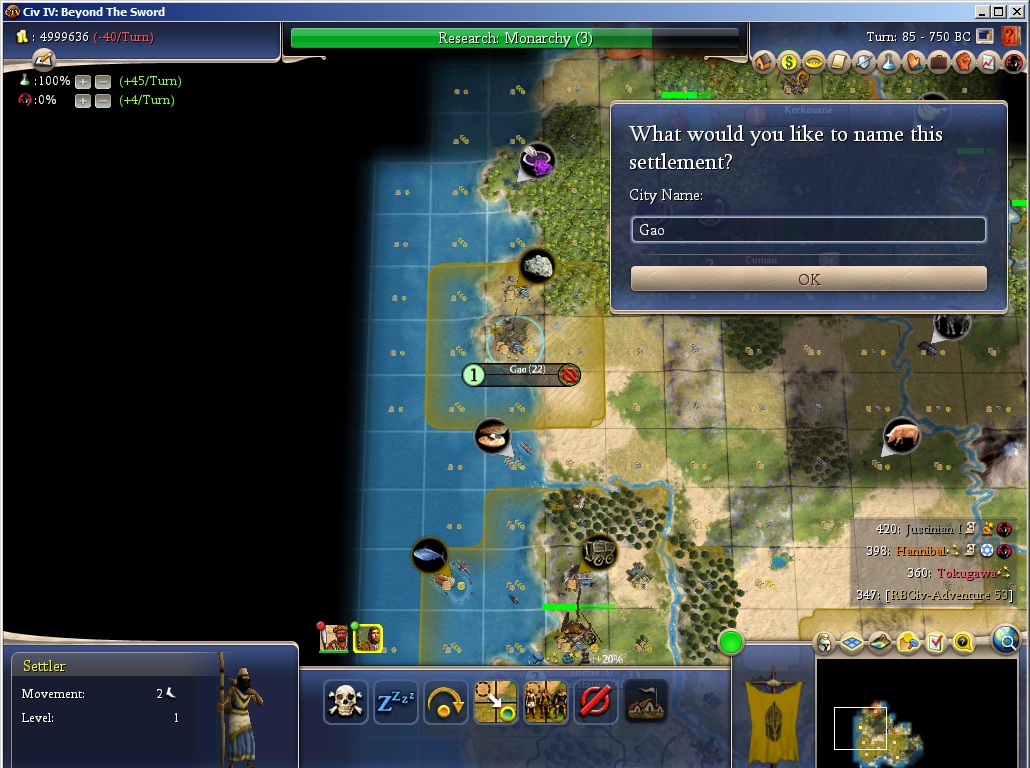Found a city with the settler
The image size is (1030, 768).
point(645,702)
